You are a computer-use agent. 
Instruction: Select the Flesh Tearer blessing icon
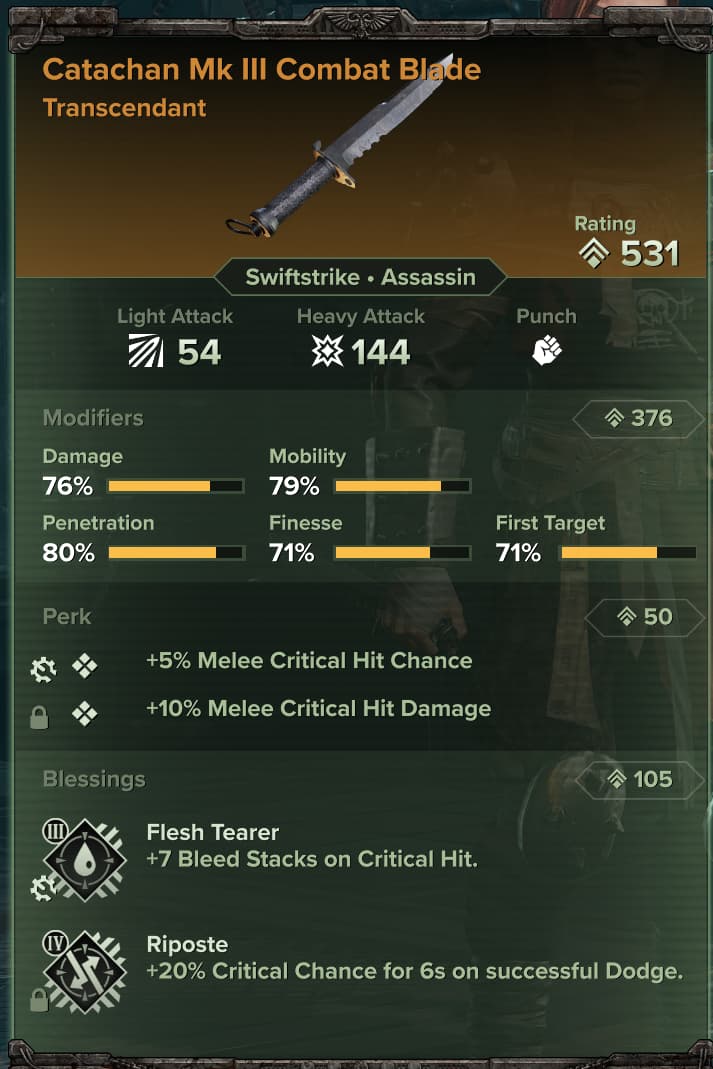click(86, 858)
